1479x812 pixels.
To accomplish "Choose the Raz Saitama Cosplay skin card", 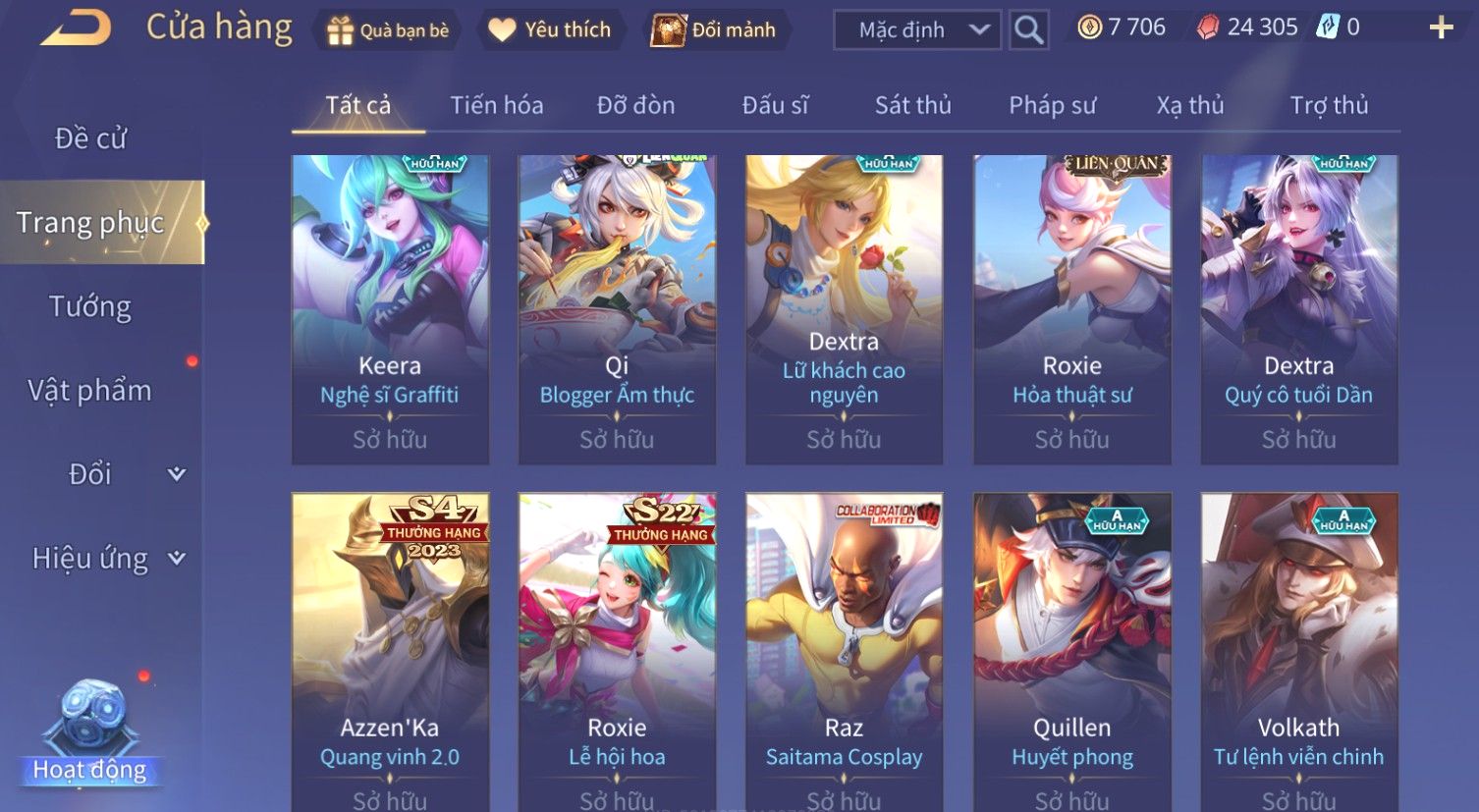I will pos(844,648).
